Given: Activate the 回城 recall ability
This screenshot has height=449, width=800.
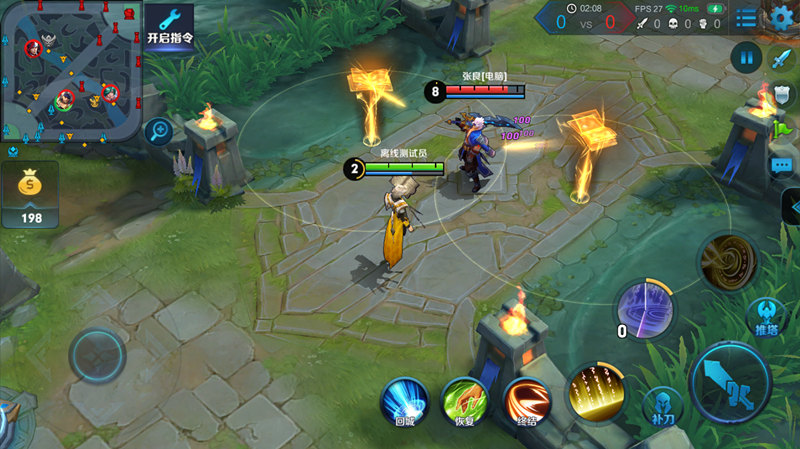Looking at the screenshot, I should pyautogui.click(x=404, y=401).
